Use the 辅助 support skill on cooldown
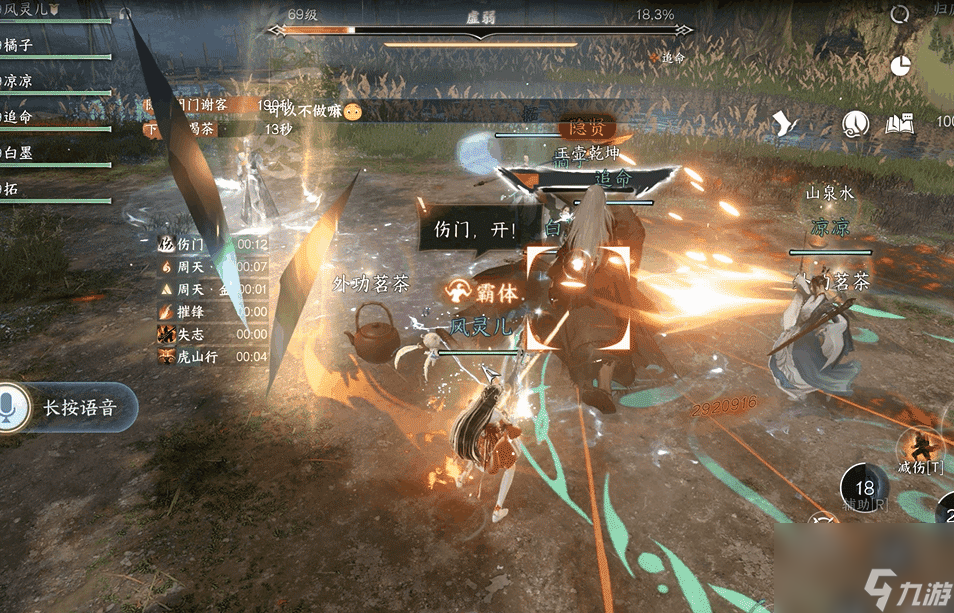954x613 pixels. pyautogui.click(x=865, y=489)
